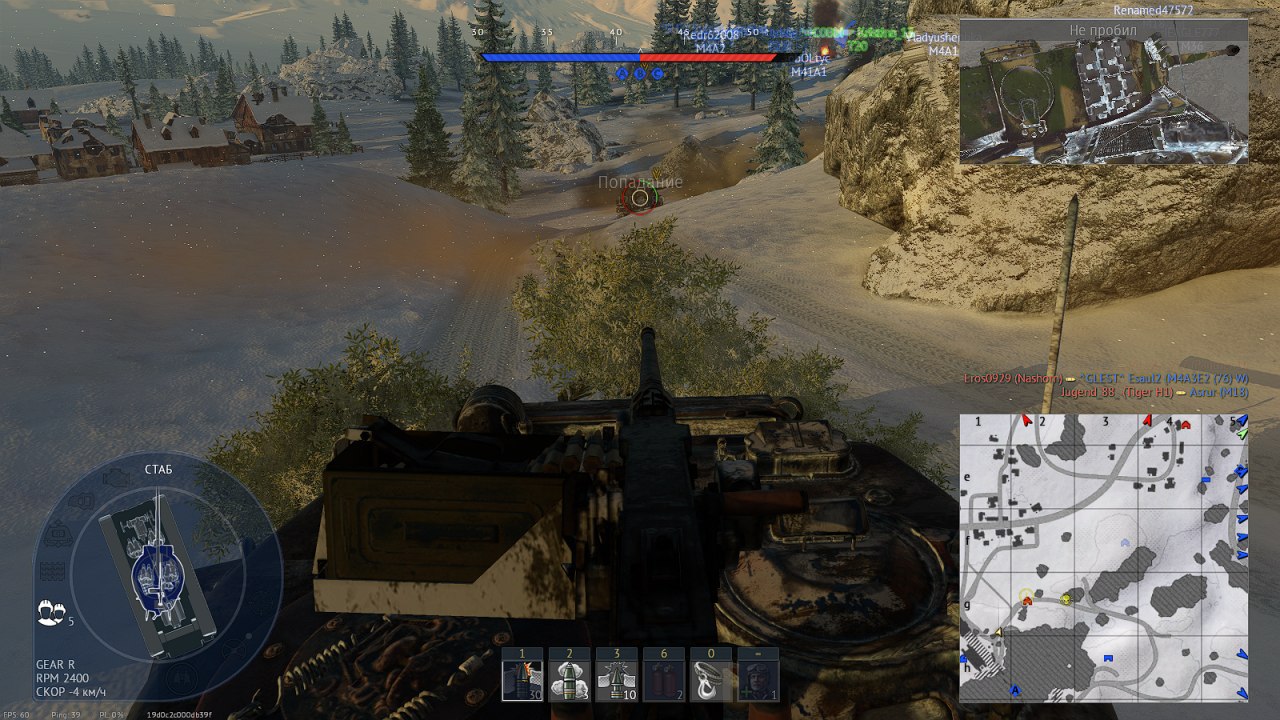Select the crew replenishment slot

[x=757, y=680]
